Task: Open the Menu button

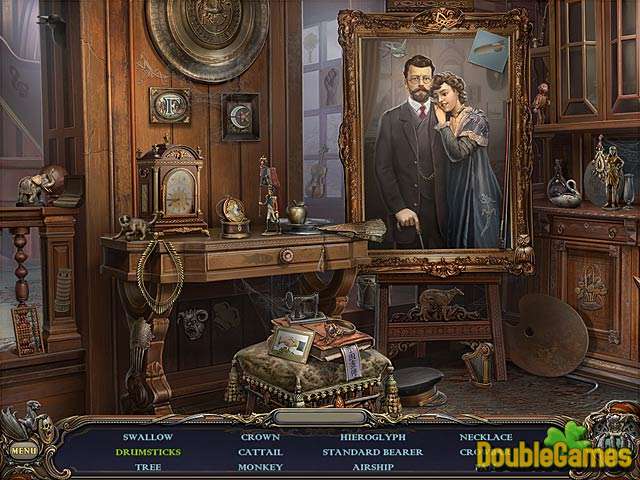Action: coord(24,450)
